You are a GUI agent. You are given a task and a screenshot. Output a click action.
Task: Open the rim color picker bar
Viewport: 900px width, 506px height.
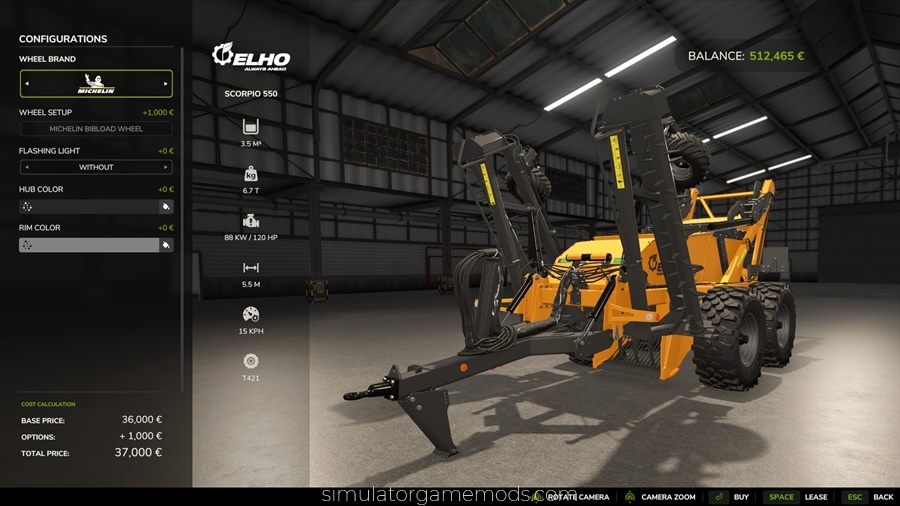(x=88, y=245)
